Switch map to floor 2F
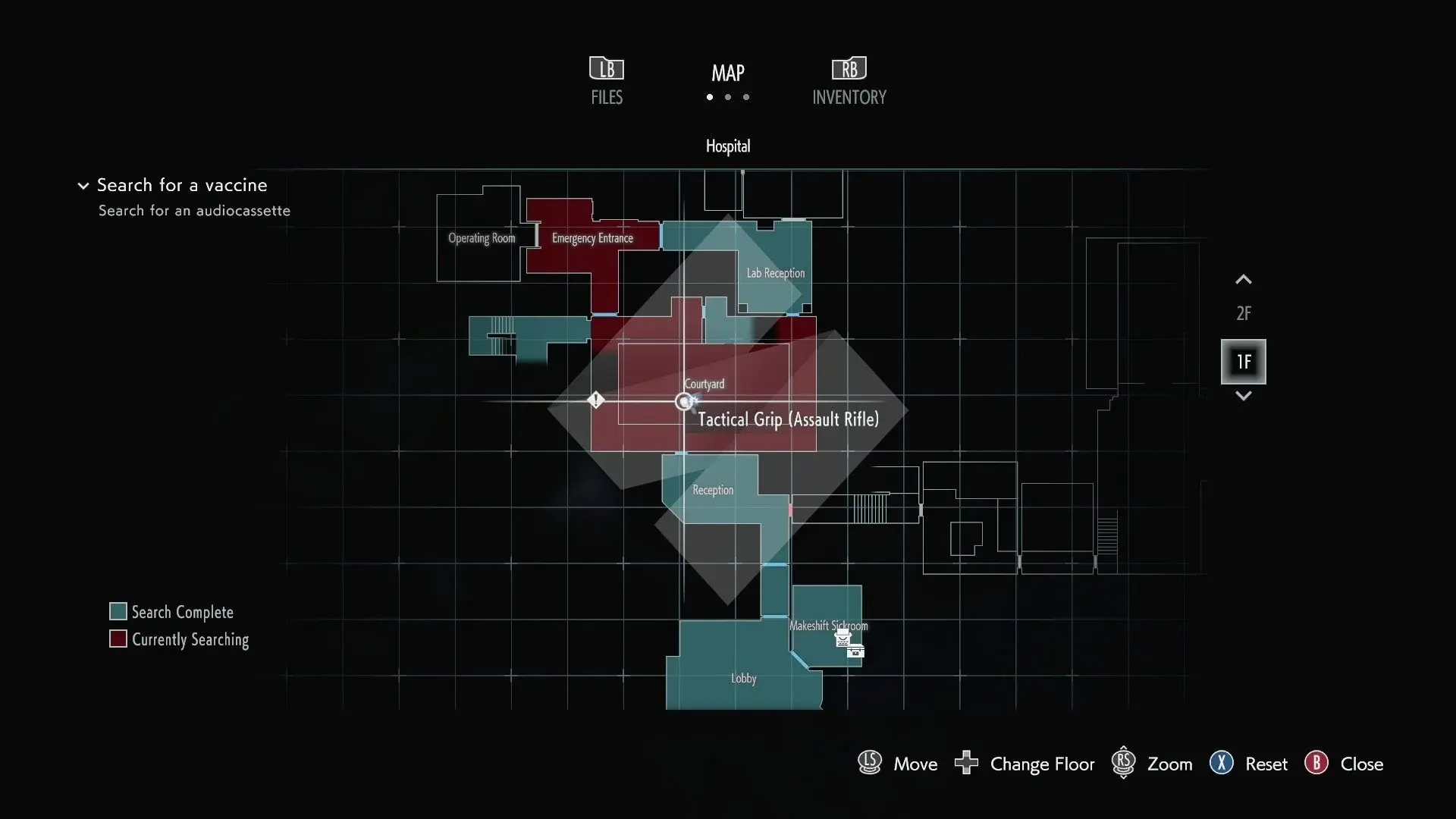The width and height of the screenshot is (1456, 819). pos(1243,313)
